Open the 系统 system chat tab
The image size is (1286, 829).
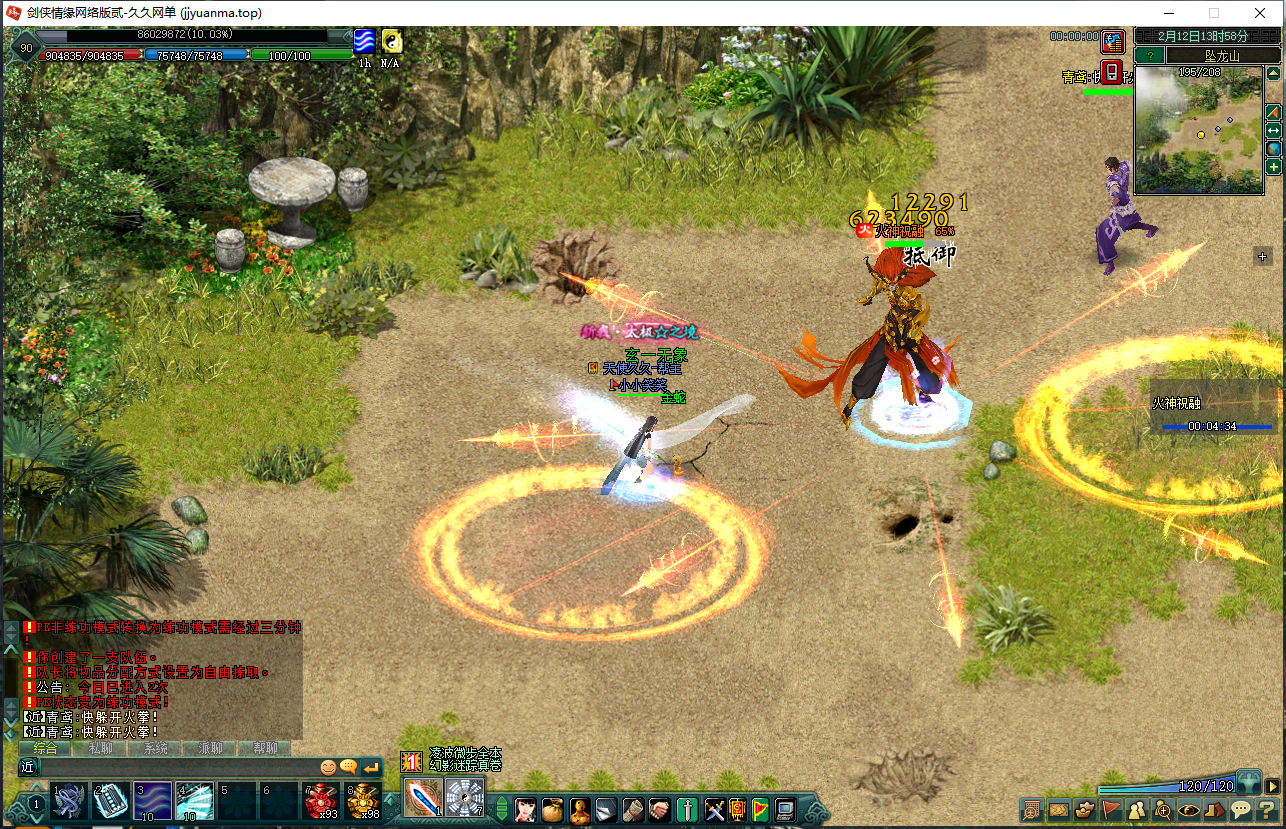coord(156,748)
